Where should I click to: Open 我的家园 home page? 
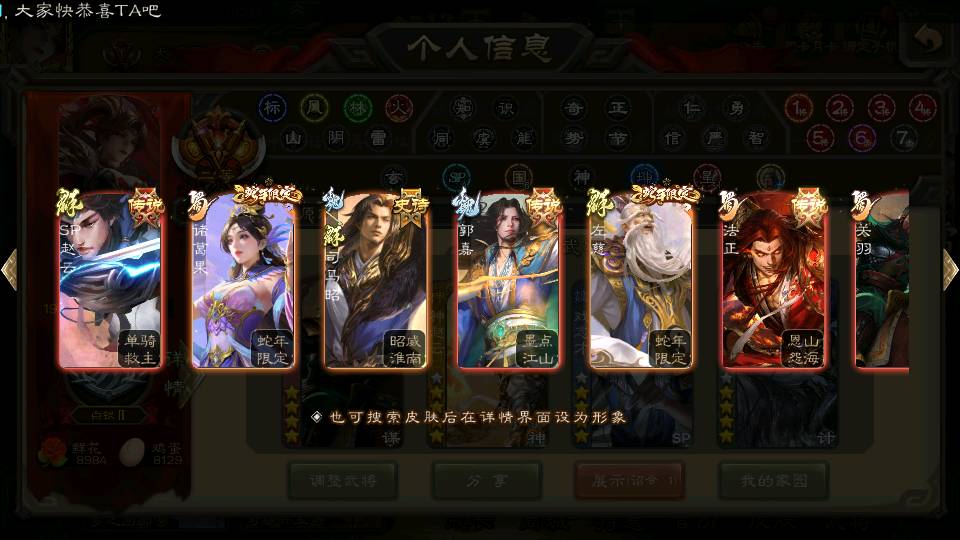pos(773,481)
